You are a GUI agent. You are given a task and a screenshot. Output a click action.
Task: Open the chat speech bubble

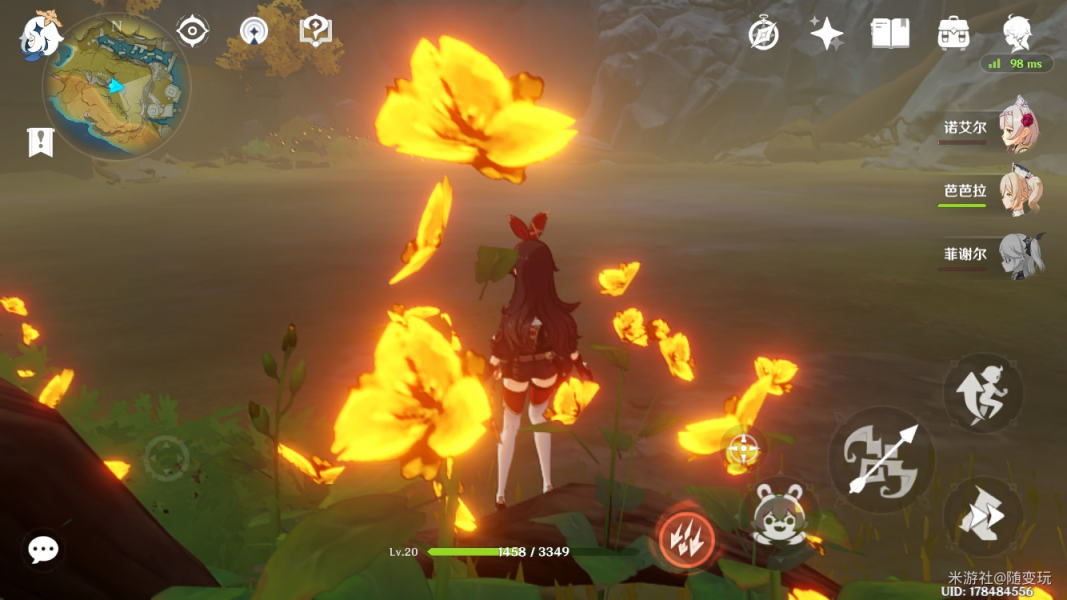coord(43,548)
